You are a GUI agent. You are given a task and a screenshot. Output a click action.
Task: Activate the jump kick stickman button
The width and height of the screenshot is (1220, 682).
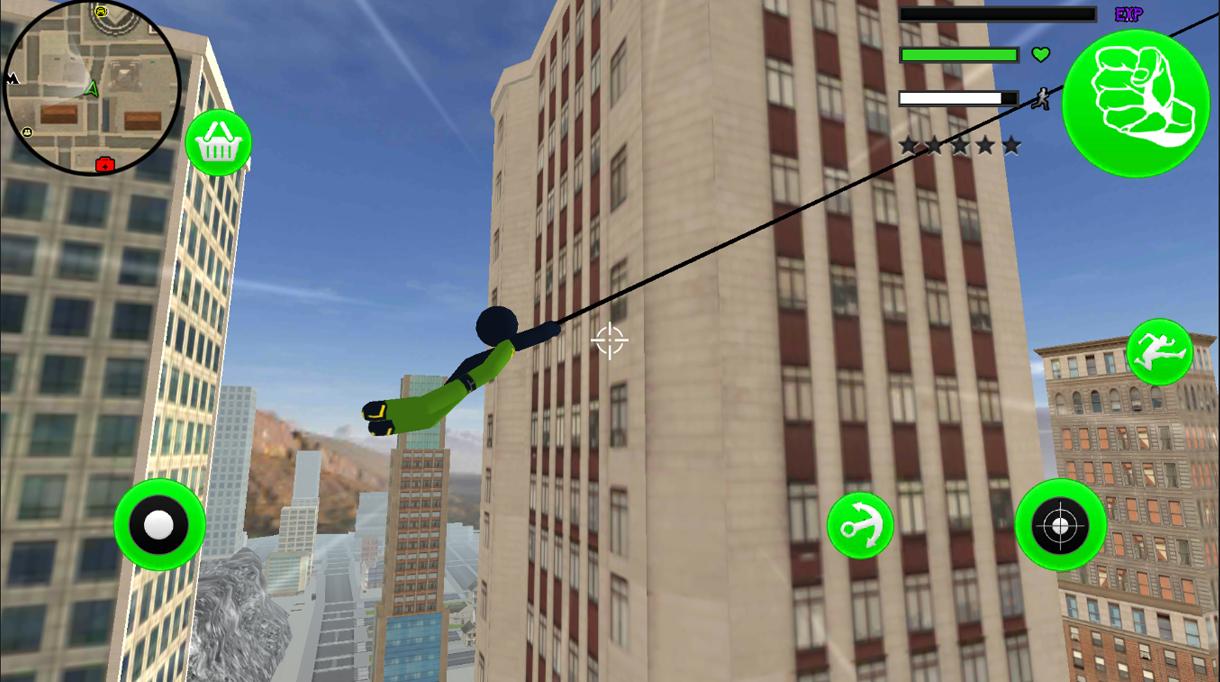coord(1159,352)
